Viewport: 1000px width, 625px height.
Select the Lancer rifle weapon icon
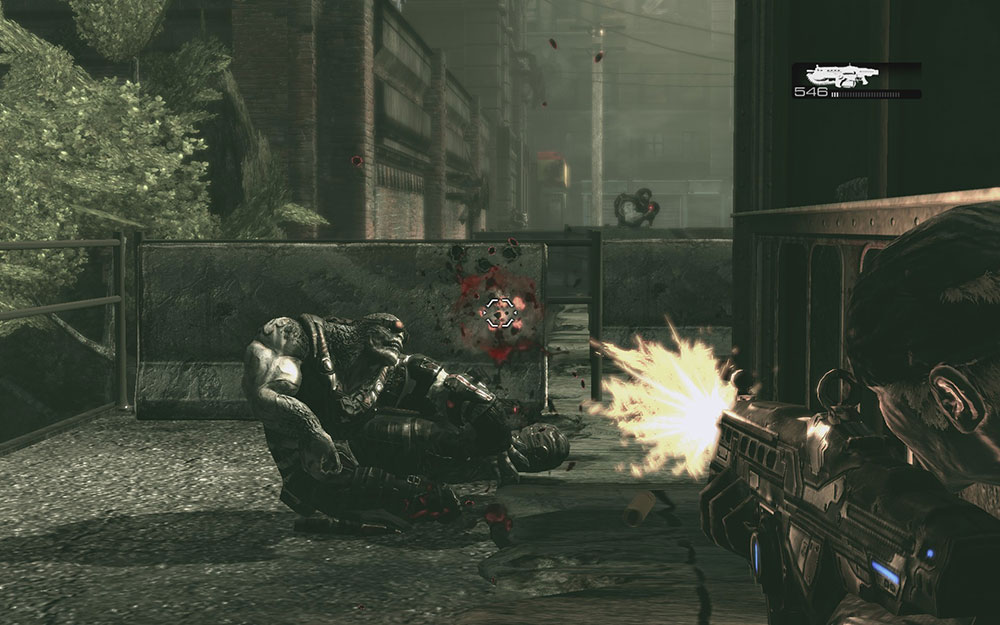(843, 75)
